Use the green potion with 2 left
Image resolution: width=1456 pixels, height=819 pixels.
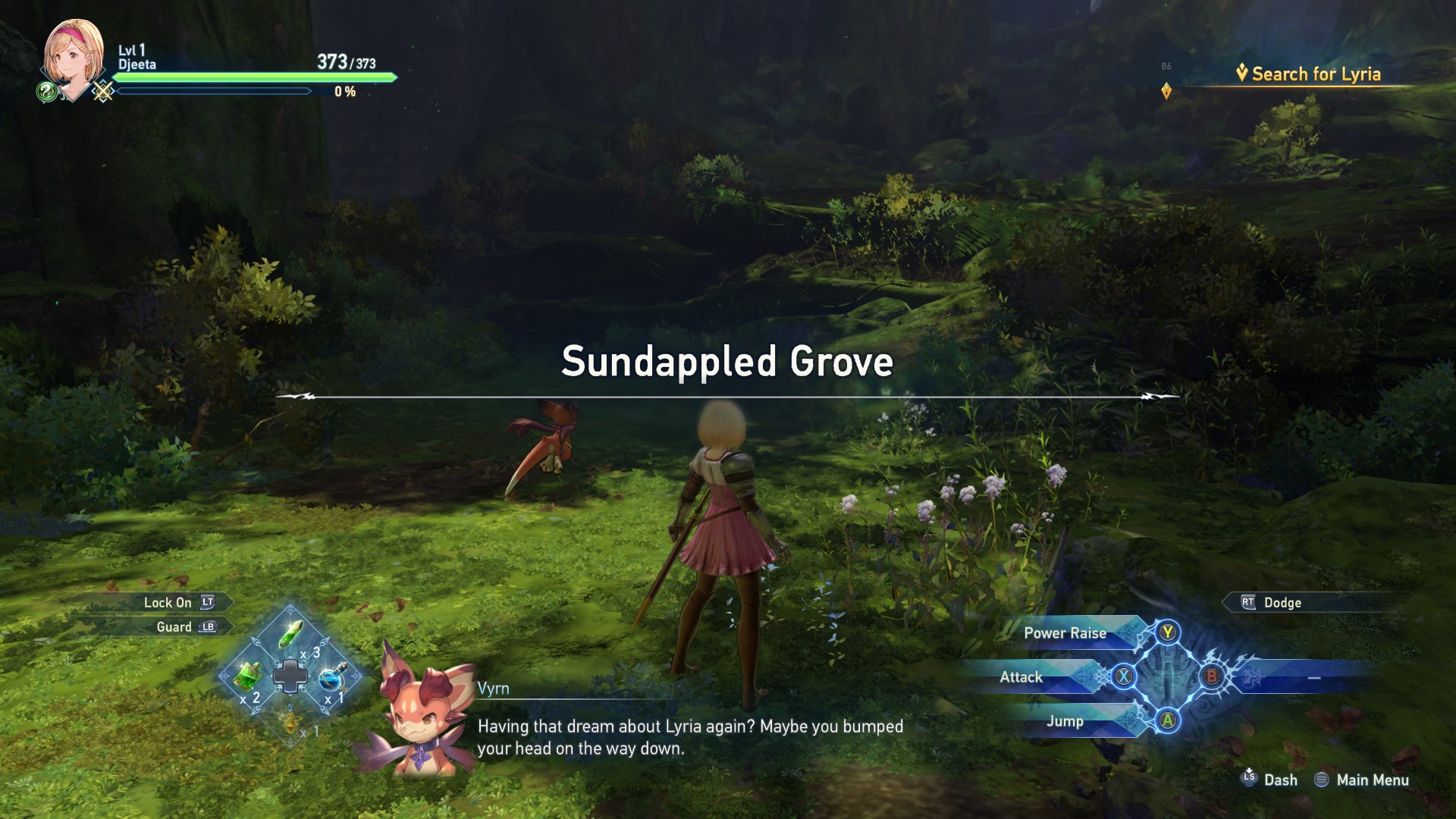click(247, 675)
